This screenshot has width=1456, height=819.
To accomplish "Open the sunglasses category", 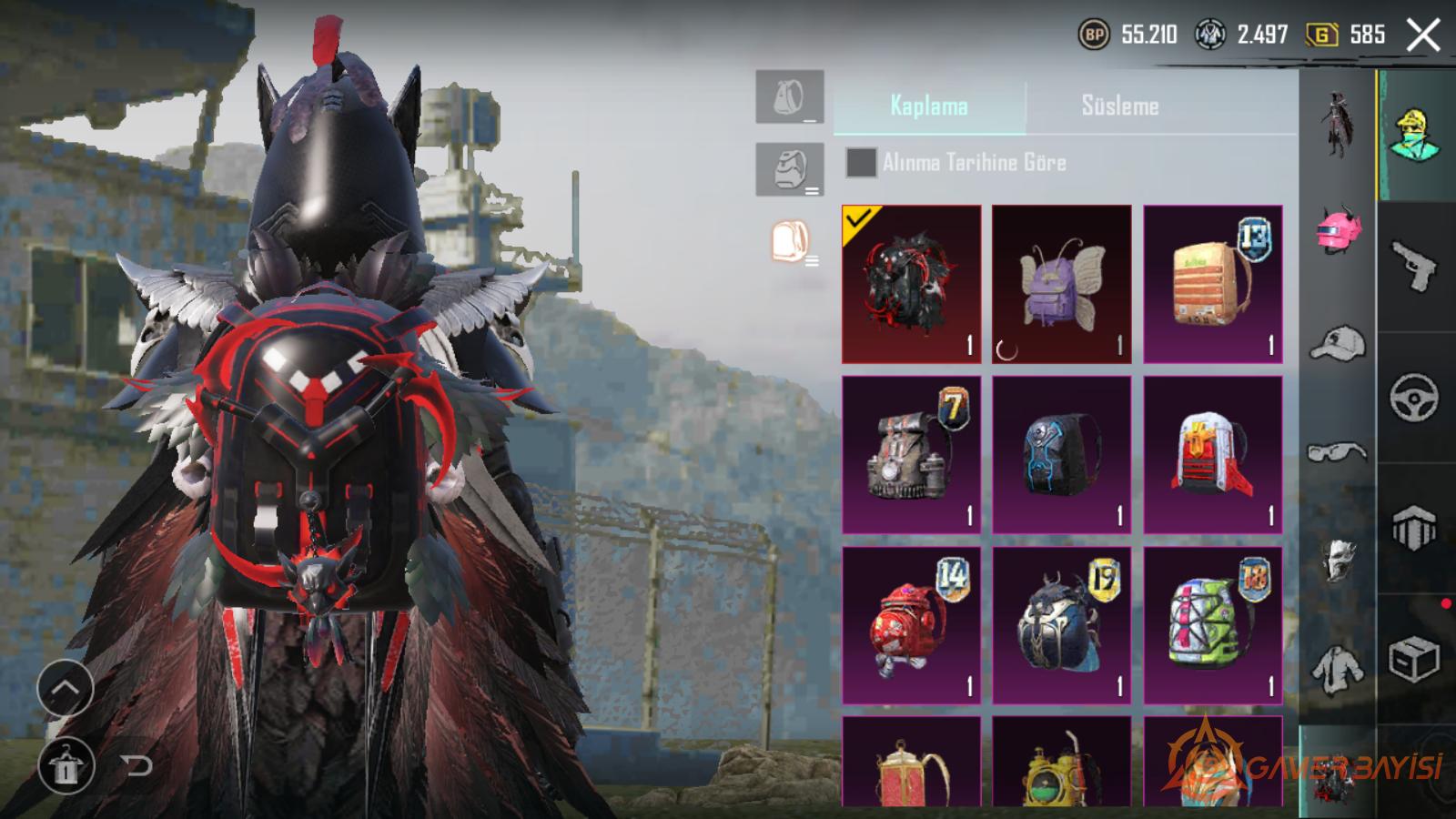I will click(x=1338, y=451).
